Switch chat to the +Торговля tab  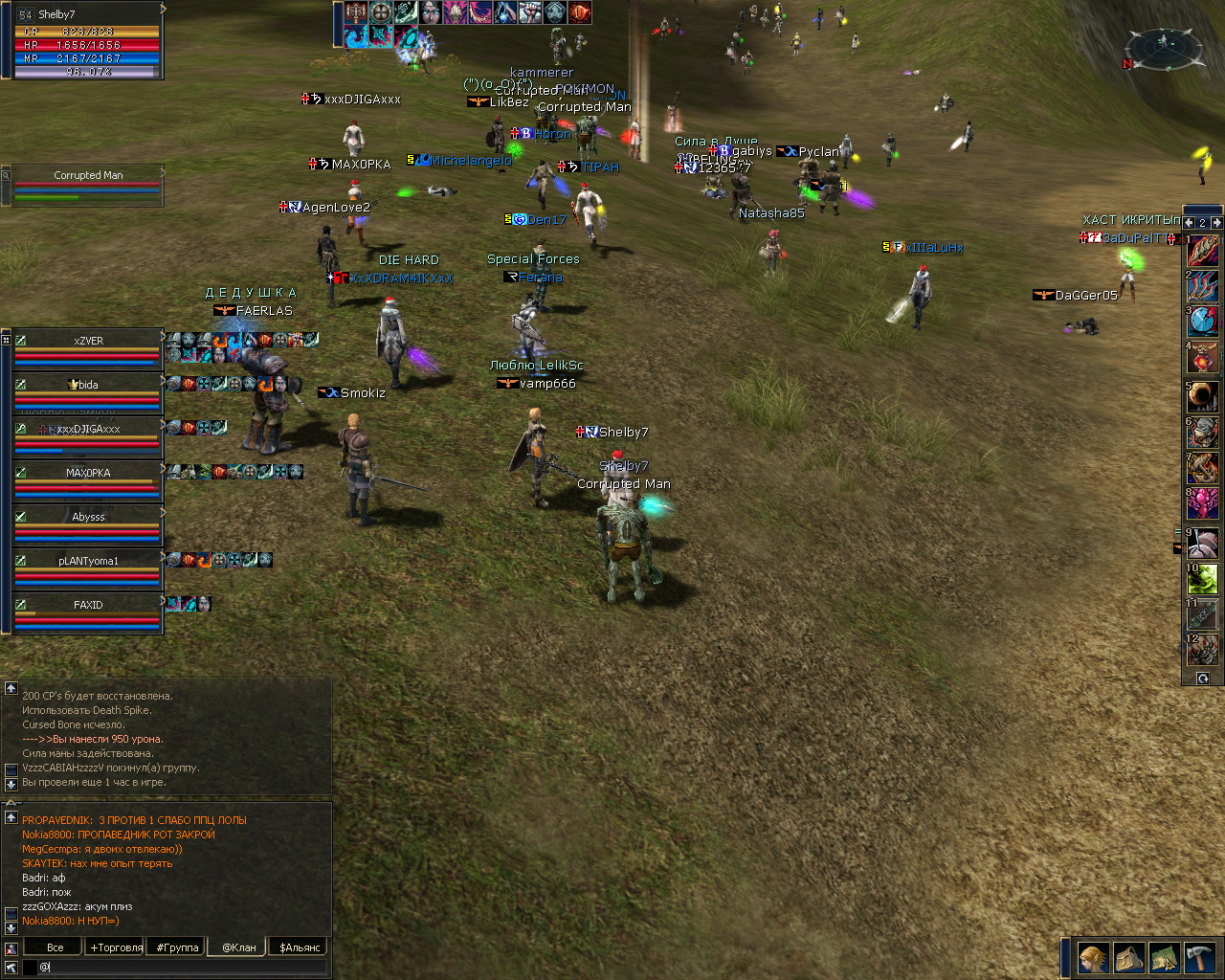pos(116,947)
